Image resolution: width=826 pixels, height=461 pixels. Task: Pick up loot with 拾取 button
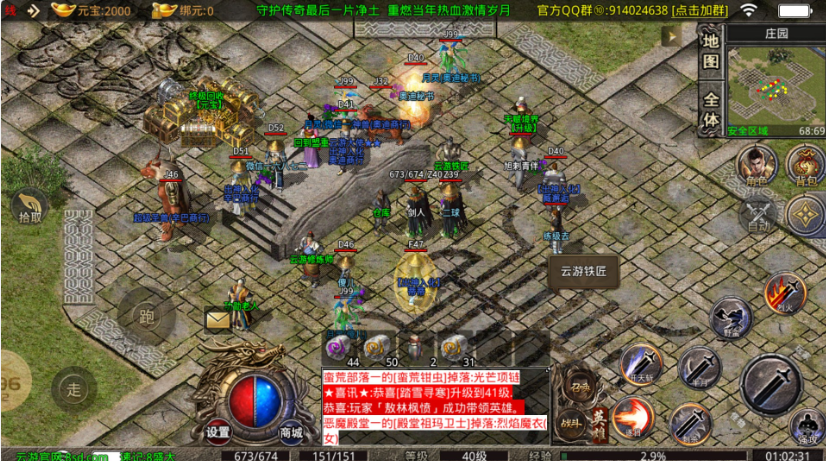[x=30, y=207]
